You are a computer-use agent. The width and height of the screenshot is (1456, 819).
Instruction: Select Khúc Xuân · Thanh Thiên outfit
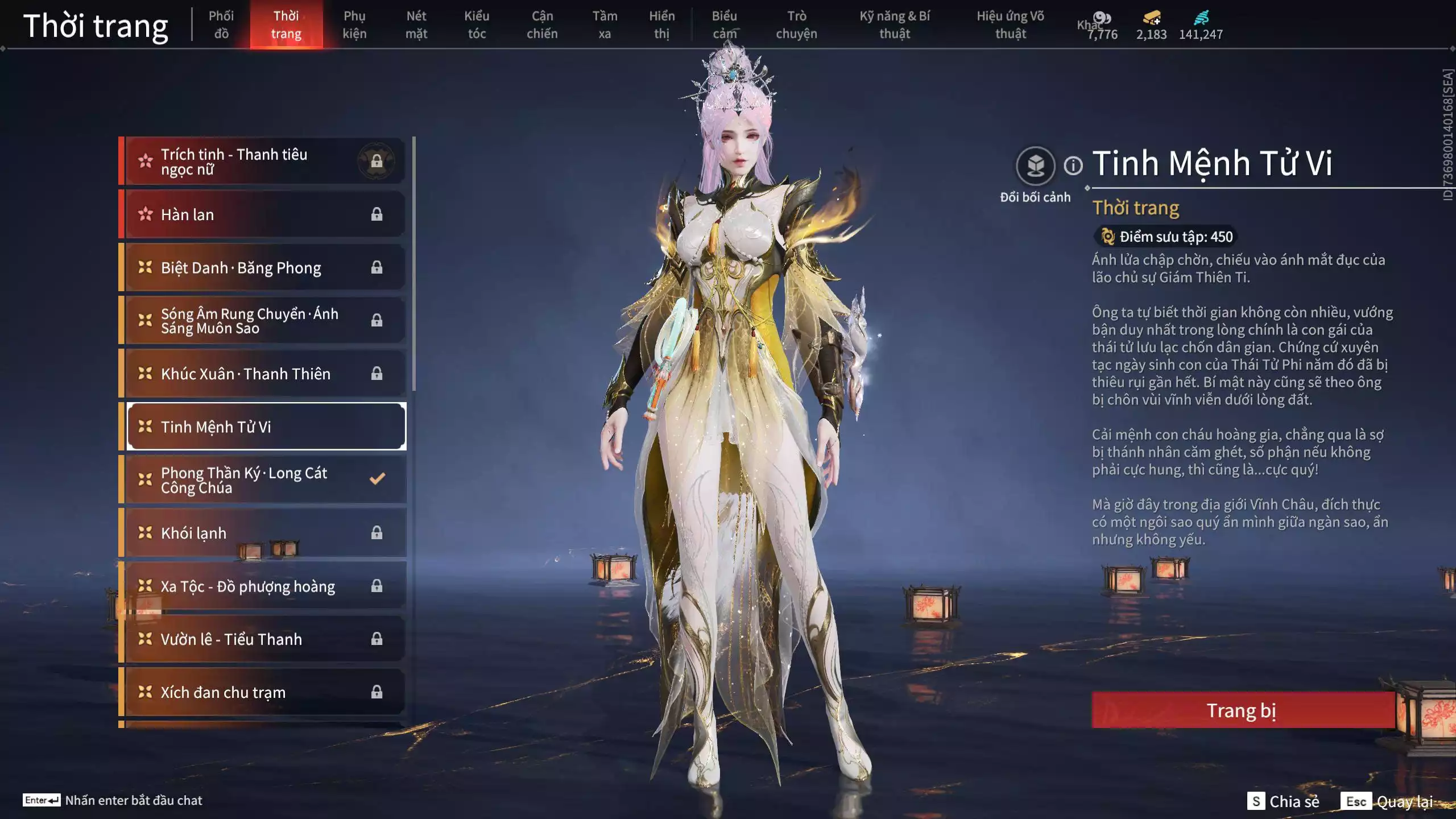[265, 374]
